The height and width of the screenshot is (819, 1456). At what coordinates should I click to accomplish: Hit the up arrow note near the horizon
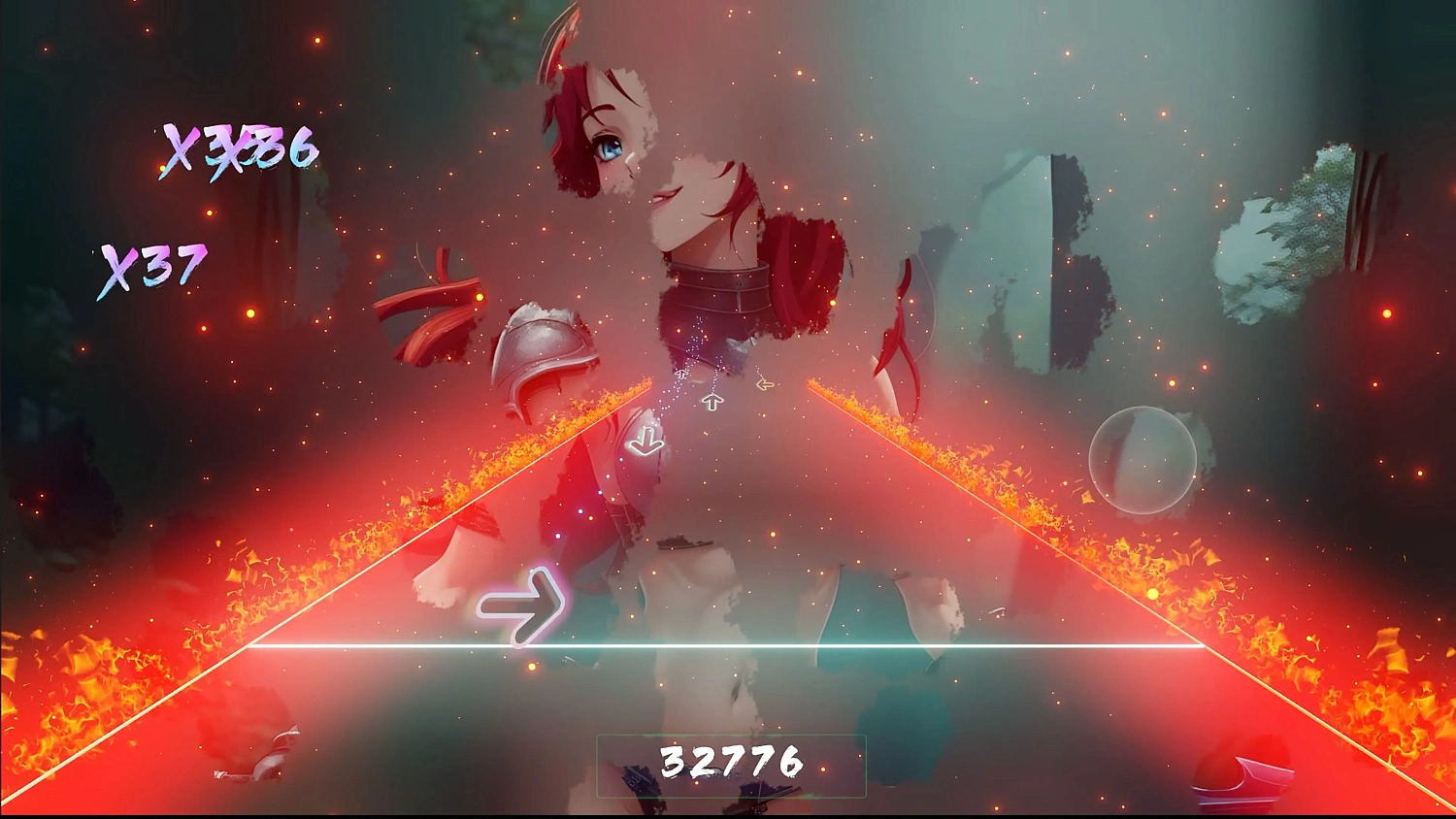pos(713,401)
